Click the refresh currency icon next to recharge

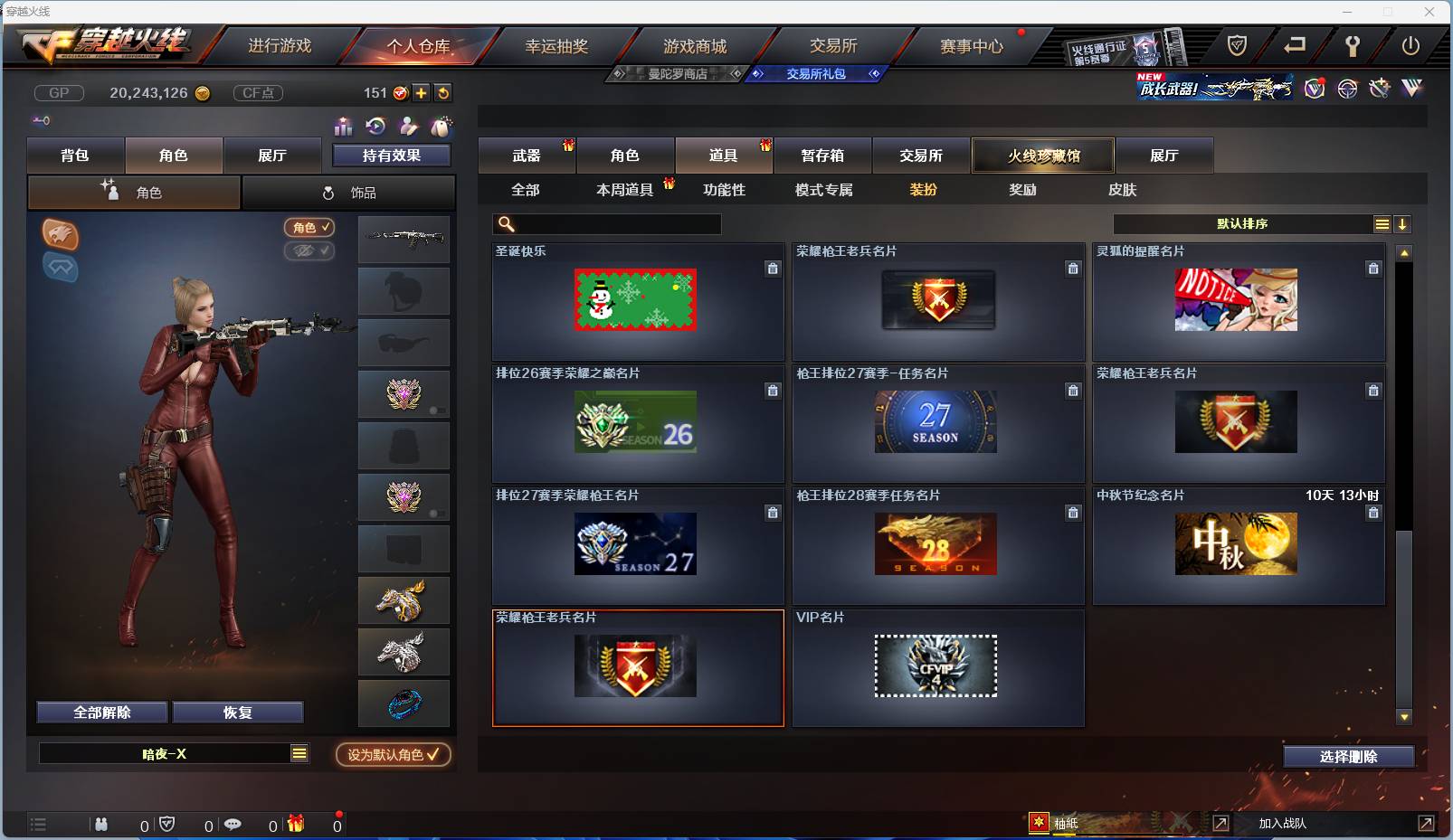click(443, 92)
